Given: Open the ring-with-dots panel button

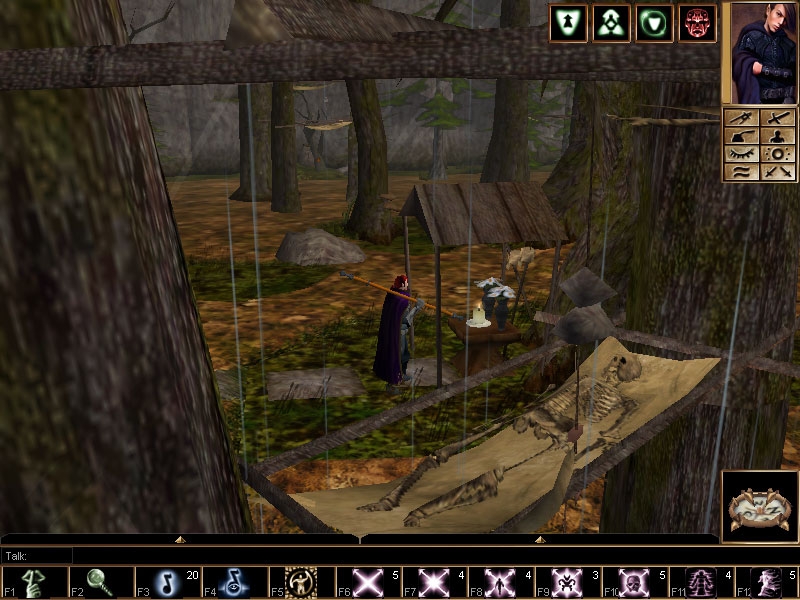Looking at the screenshot, I should [777, 154].
